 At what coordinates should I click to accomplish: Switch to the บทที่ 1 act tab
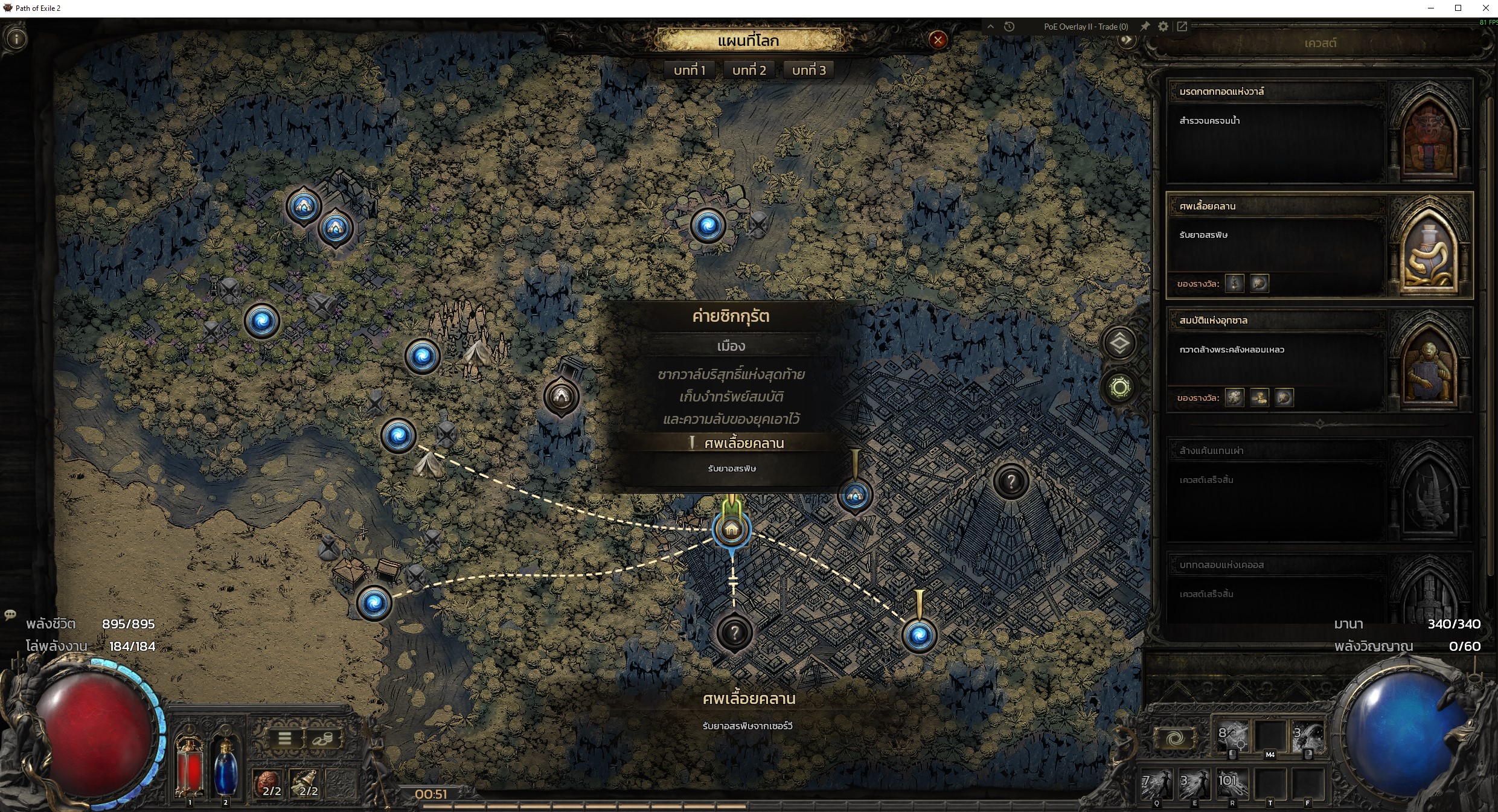point(690,70)
